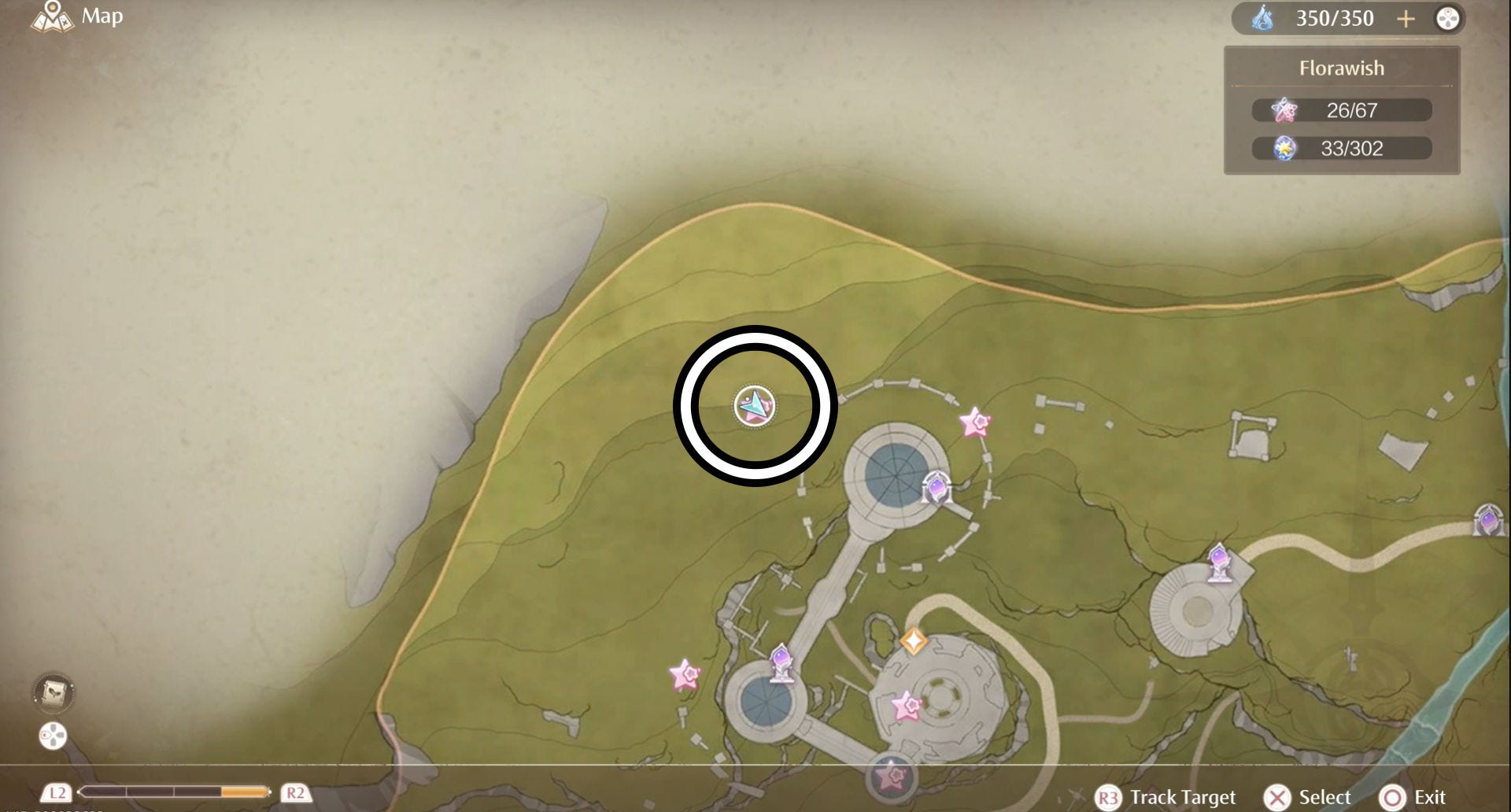Choose the Warp Spire beside the large blue dome
1511x812 pixels.
[x=937, y=488]
